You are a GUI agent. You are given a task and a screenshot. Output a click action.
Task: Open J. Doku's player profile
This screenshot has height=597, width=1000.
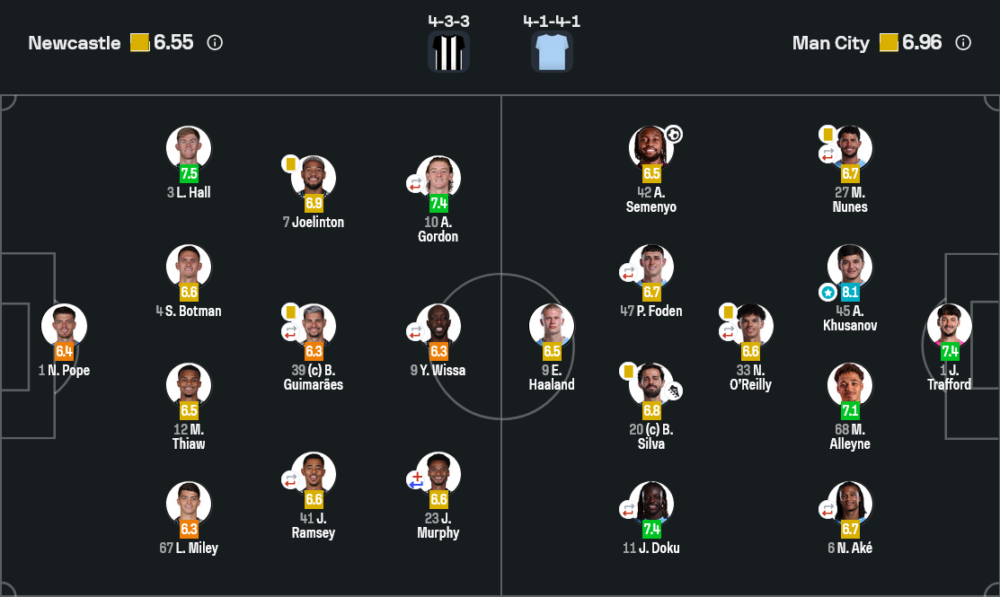click(651, 503)
